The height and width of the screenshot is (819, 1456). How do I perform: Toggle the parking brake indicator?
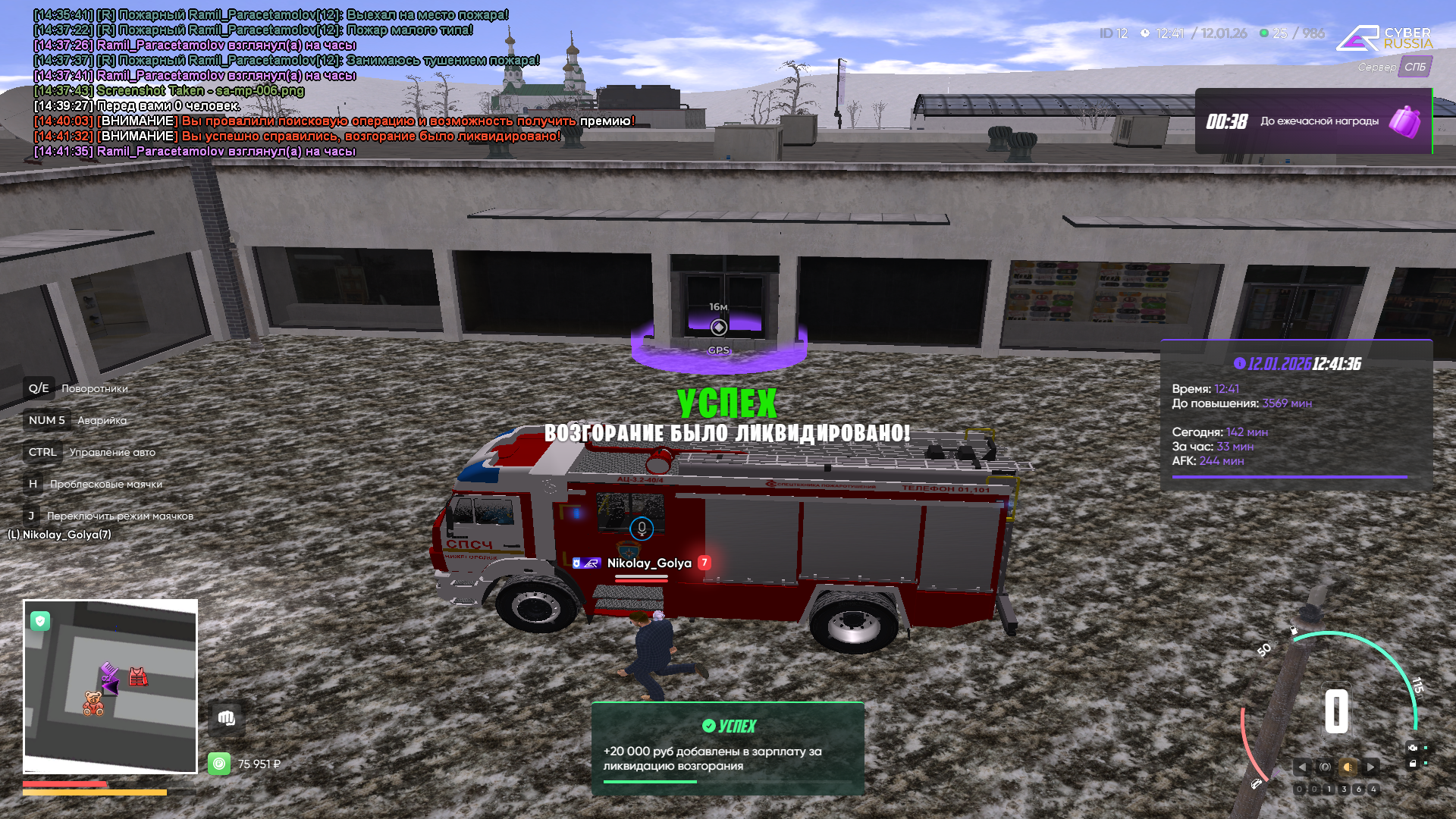[1325, 767]
